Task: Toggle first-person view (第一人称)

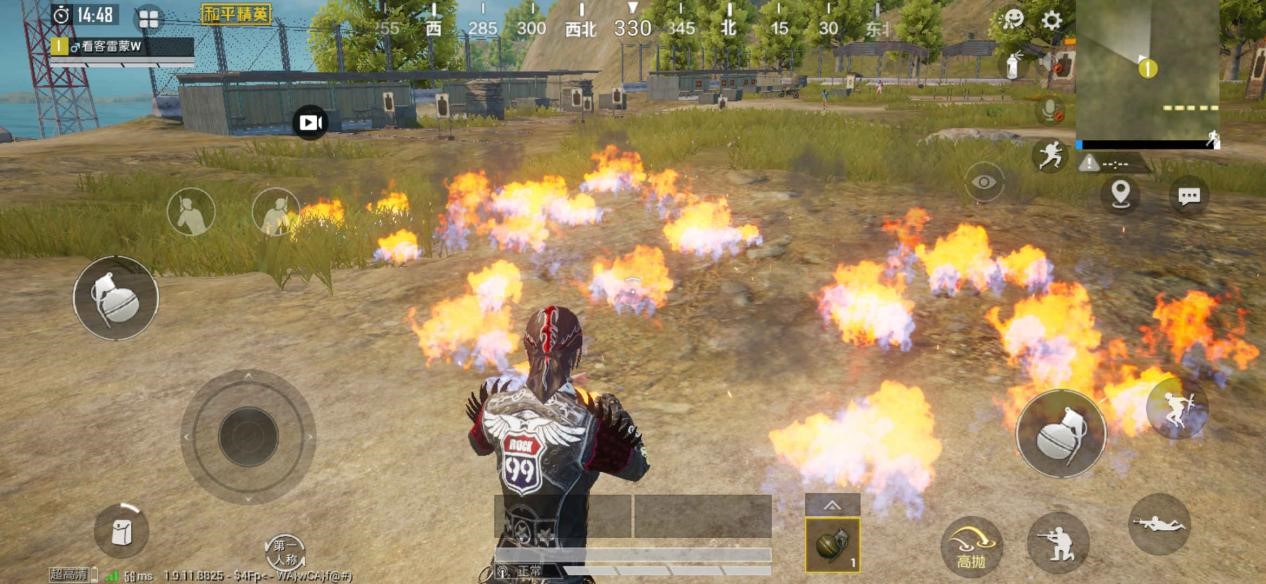Action: coord(285,552)
